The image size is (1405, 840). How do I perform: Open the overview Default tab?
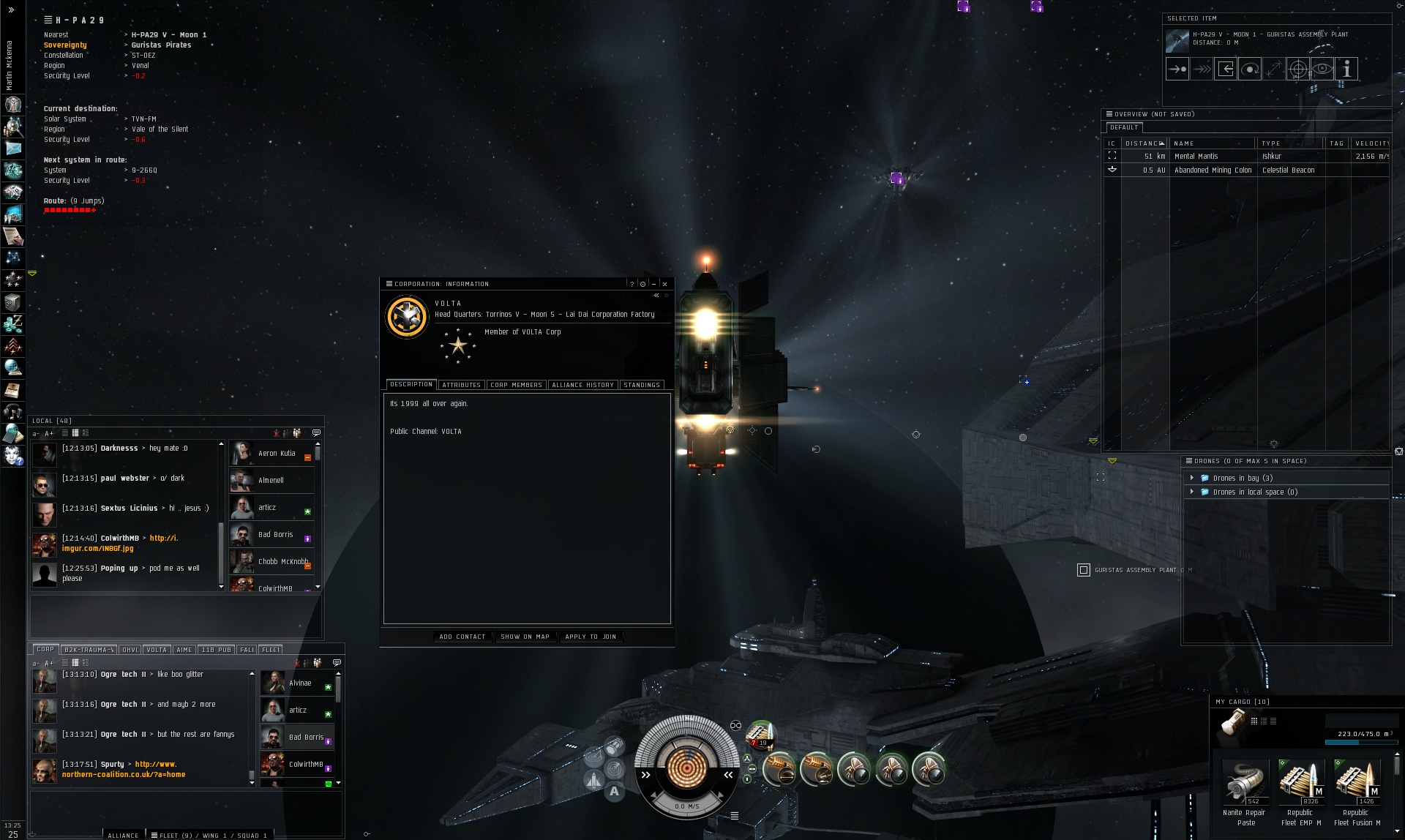point(1123,127)
